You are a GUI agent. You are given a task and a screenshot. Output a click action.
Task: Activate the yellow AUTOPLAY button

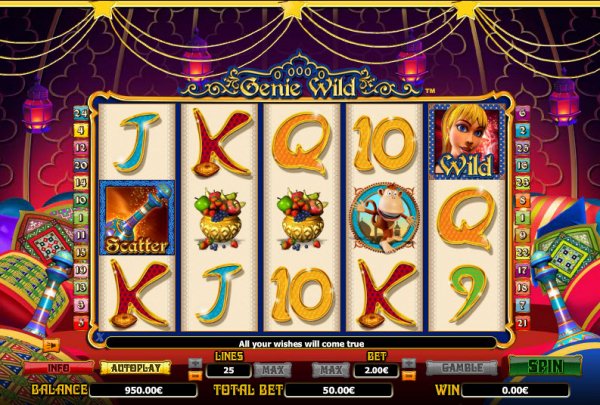pyautogui.click(x=134, y=368)
